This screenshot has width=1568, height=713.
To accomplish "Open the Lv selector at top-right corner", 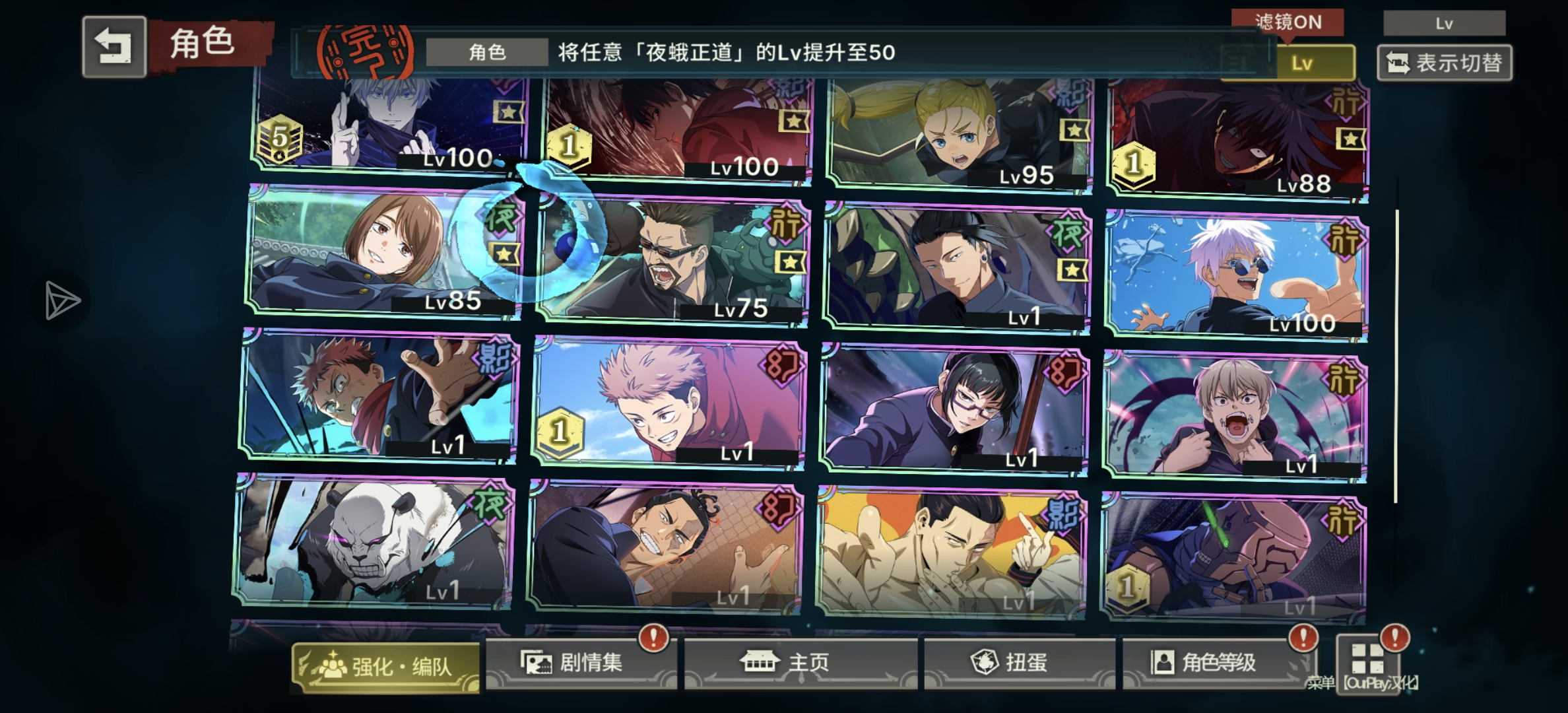I will [x=1444, y=22].
